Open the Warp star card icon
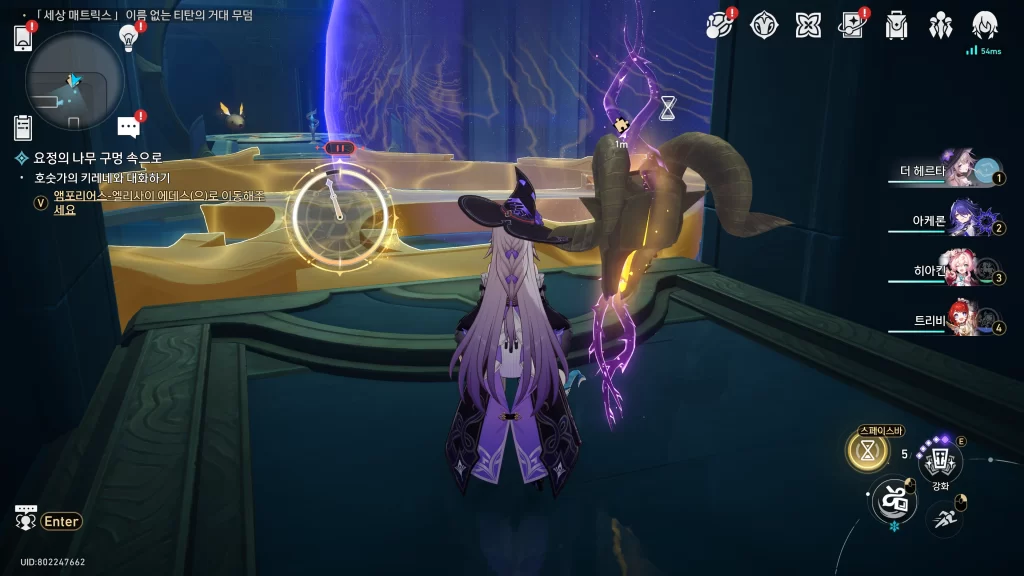Screen dimensions: 1024x576 pos(852,25)
